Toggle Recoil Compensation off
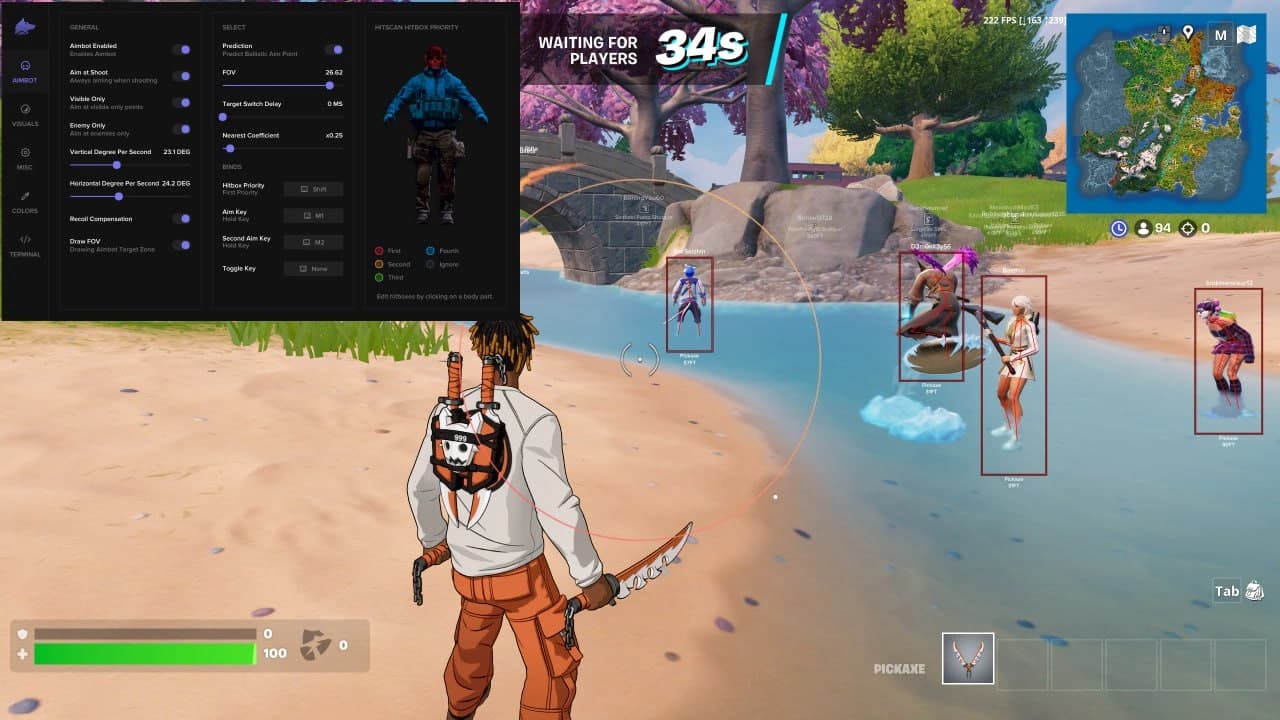1280x720 pixels. pos(183,218)
